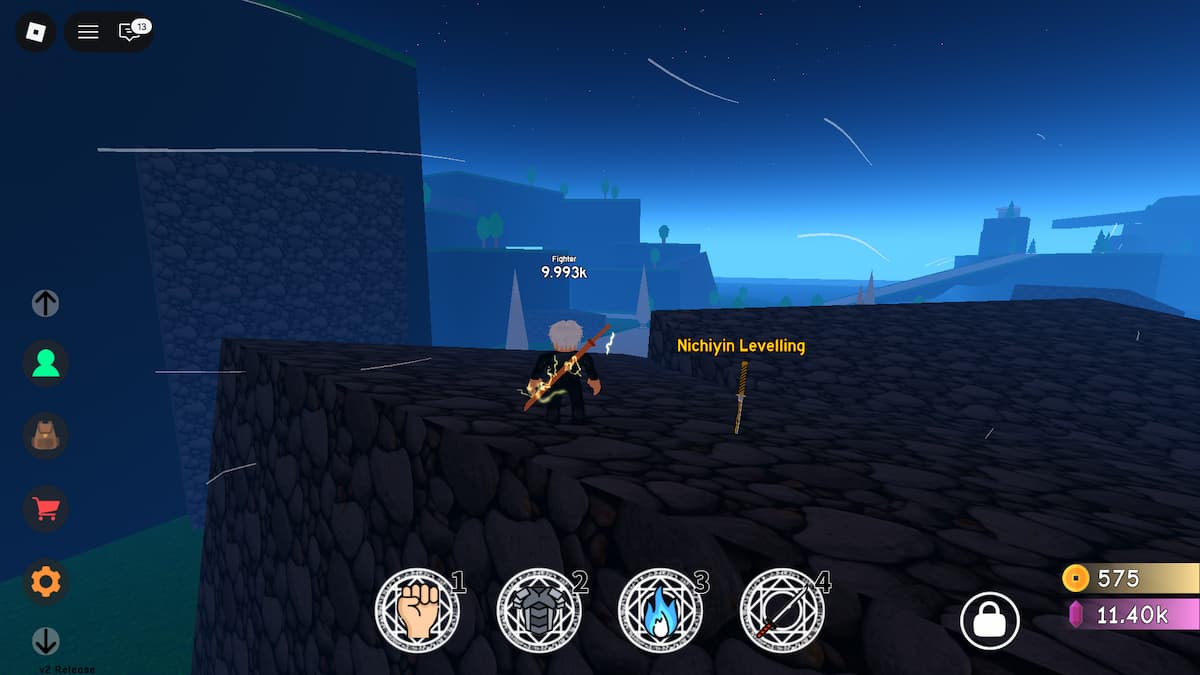This screenshot has width=1200, height=675.
Task: Toggle the padlock lock button
Action: [989, 621]
